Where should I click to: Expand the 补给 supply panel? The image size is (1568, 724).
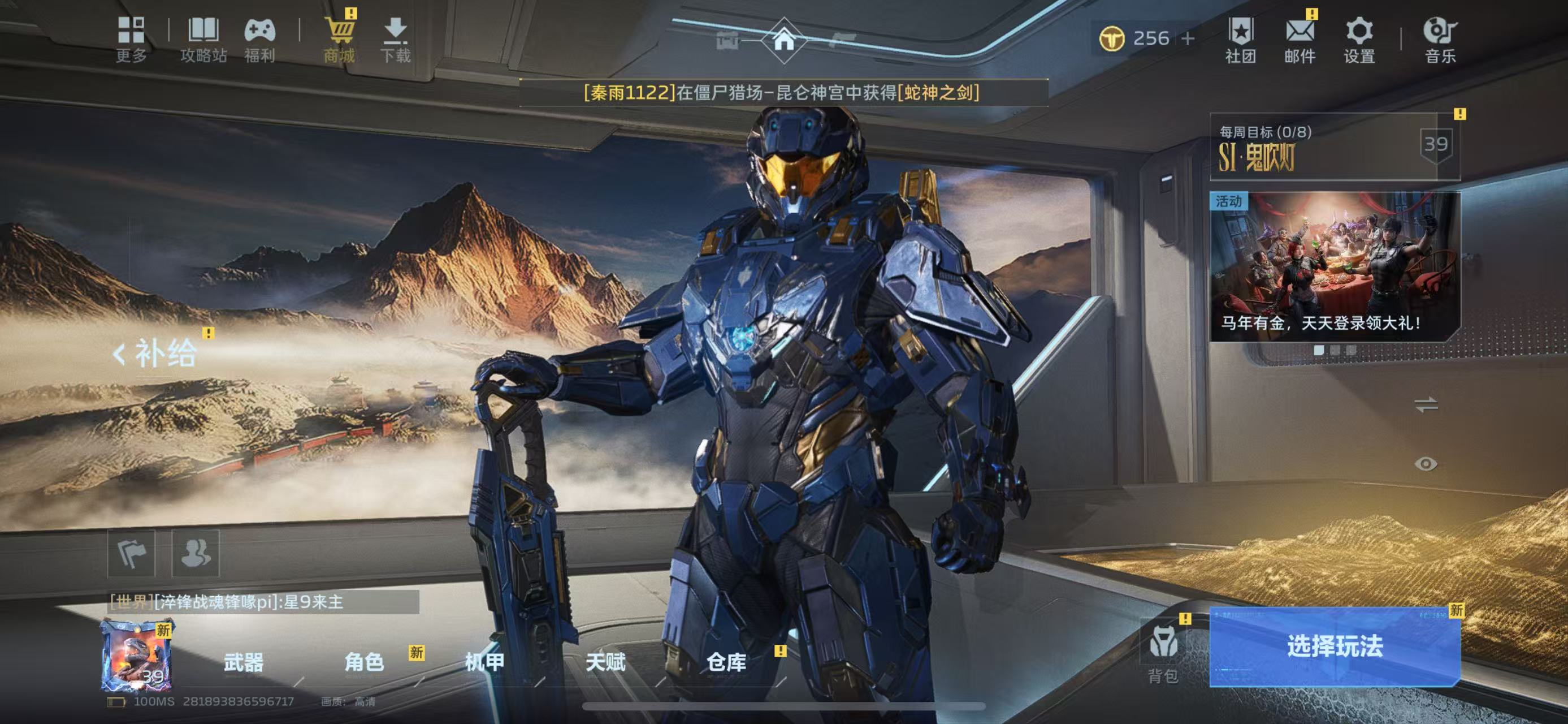click(156, 353)
